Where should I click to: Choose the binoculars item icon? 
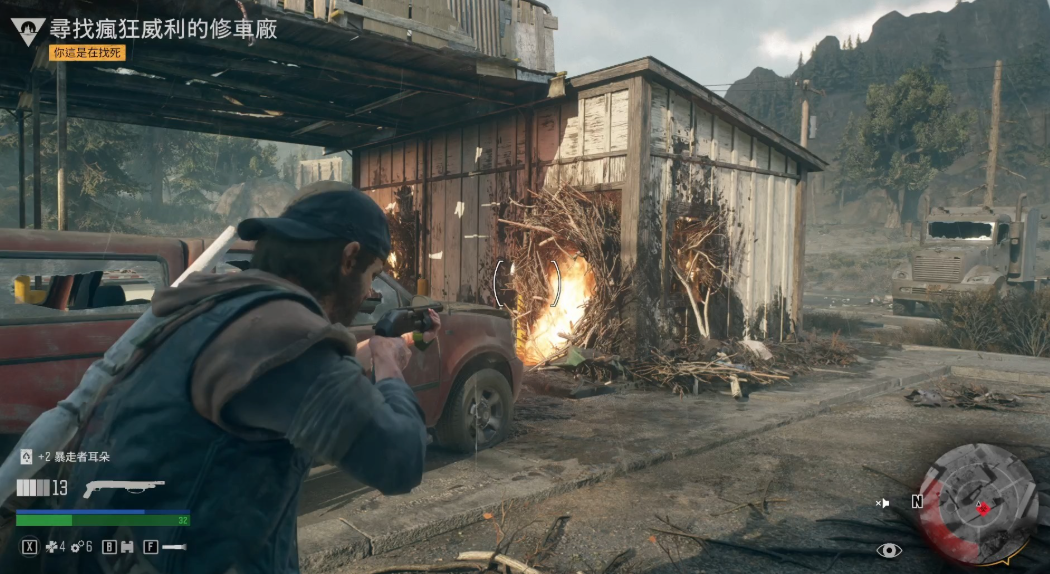click(x=127, y=547)
